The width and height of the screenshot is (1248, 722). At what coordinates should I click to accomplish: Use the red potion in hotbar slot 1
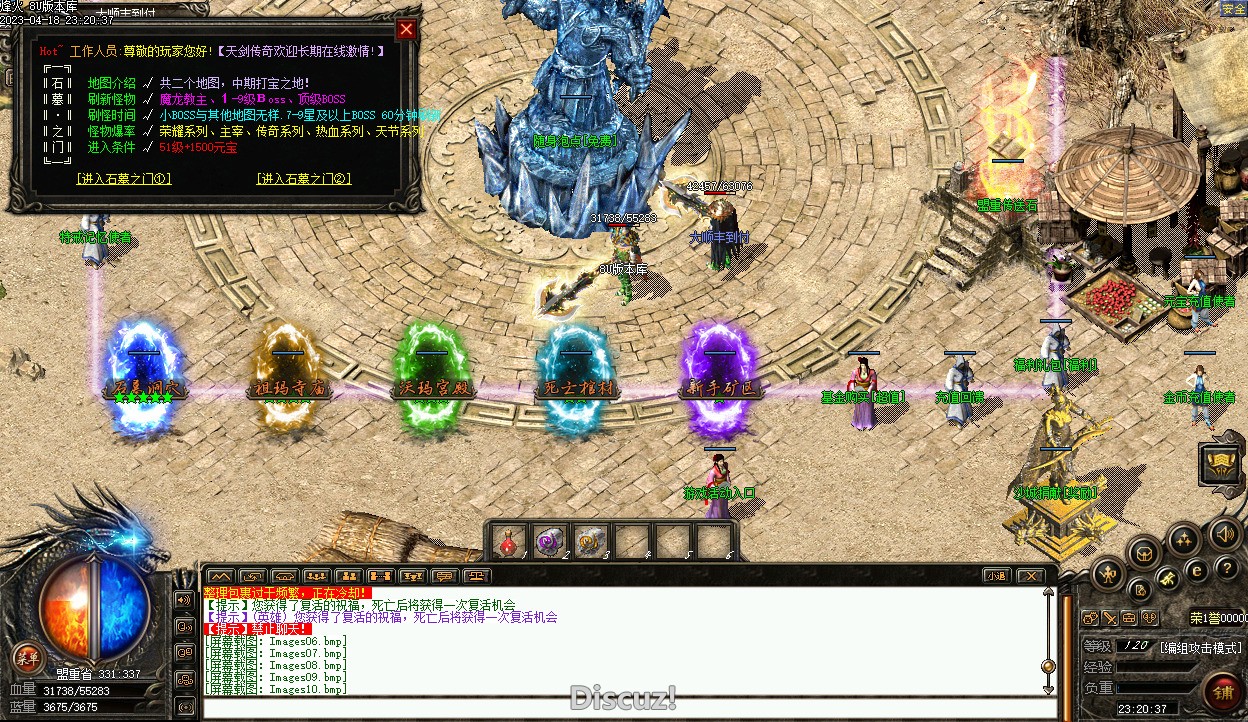tap(508, 542)
